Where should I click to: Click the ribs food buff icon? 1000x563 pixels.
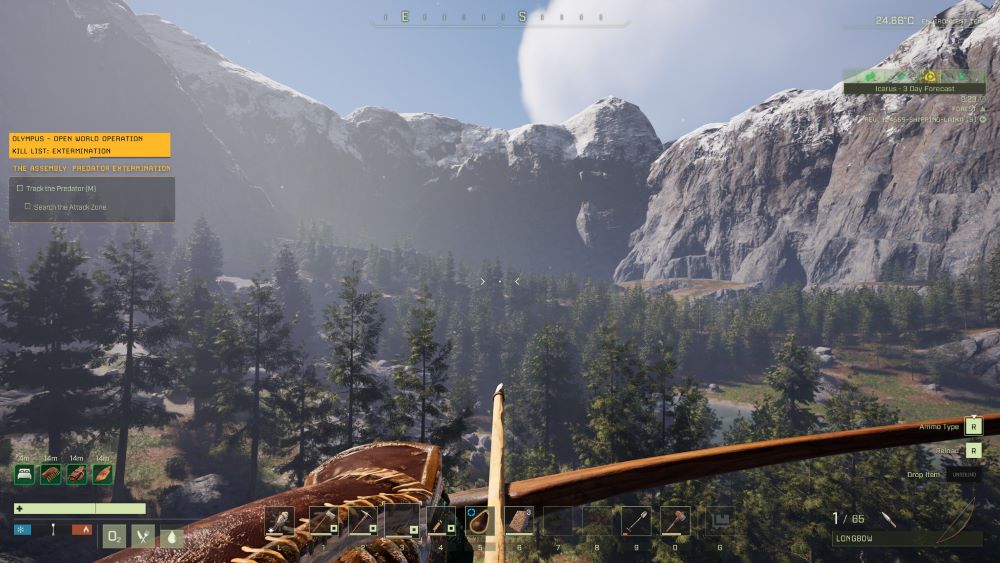point(51,475)
